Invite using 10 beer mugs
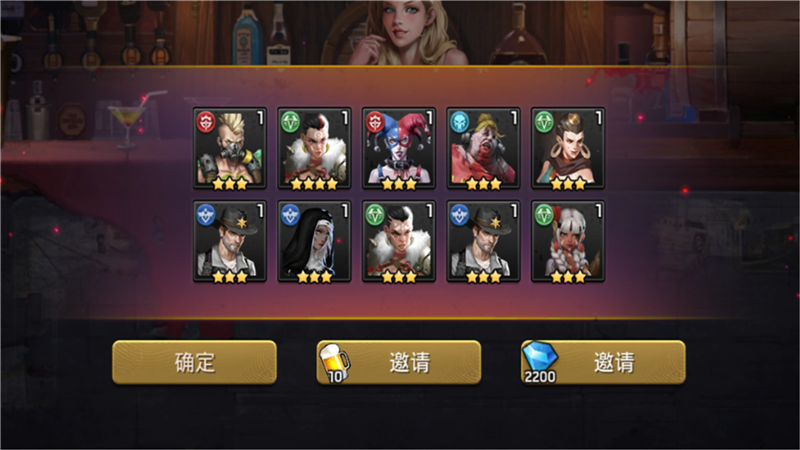Screen dimensions: 800x450 point(399,362)
